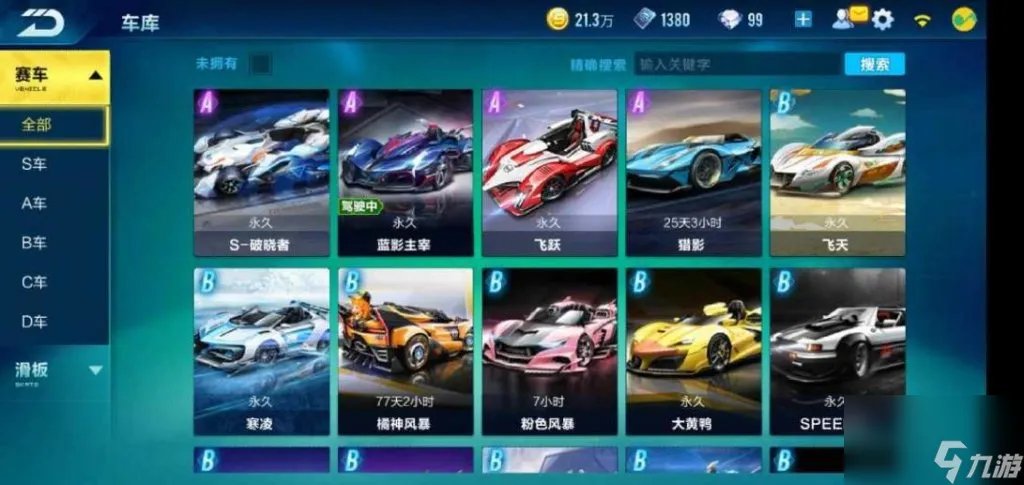Switch to the S车 category
The image size is (1024, 485).
34,164
